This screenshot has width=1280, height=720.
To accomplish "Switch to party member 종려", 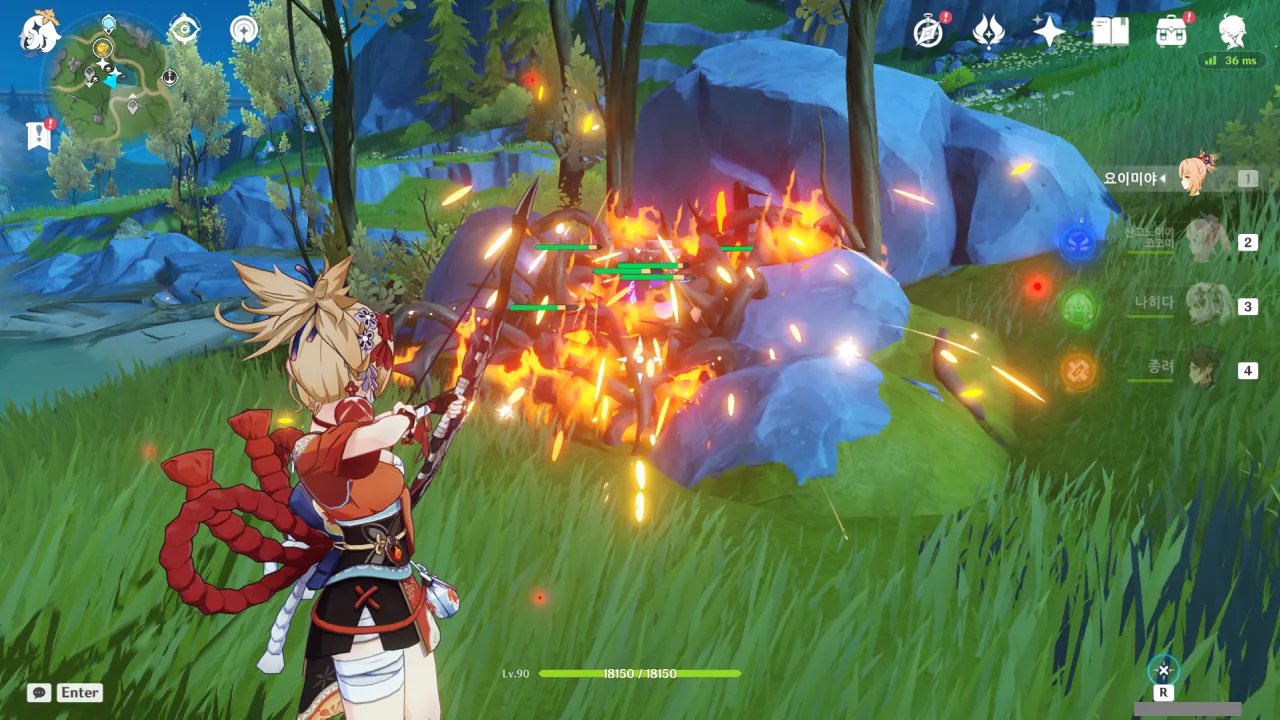I will click(x=1207, y=369).
